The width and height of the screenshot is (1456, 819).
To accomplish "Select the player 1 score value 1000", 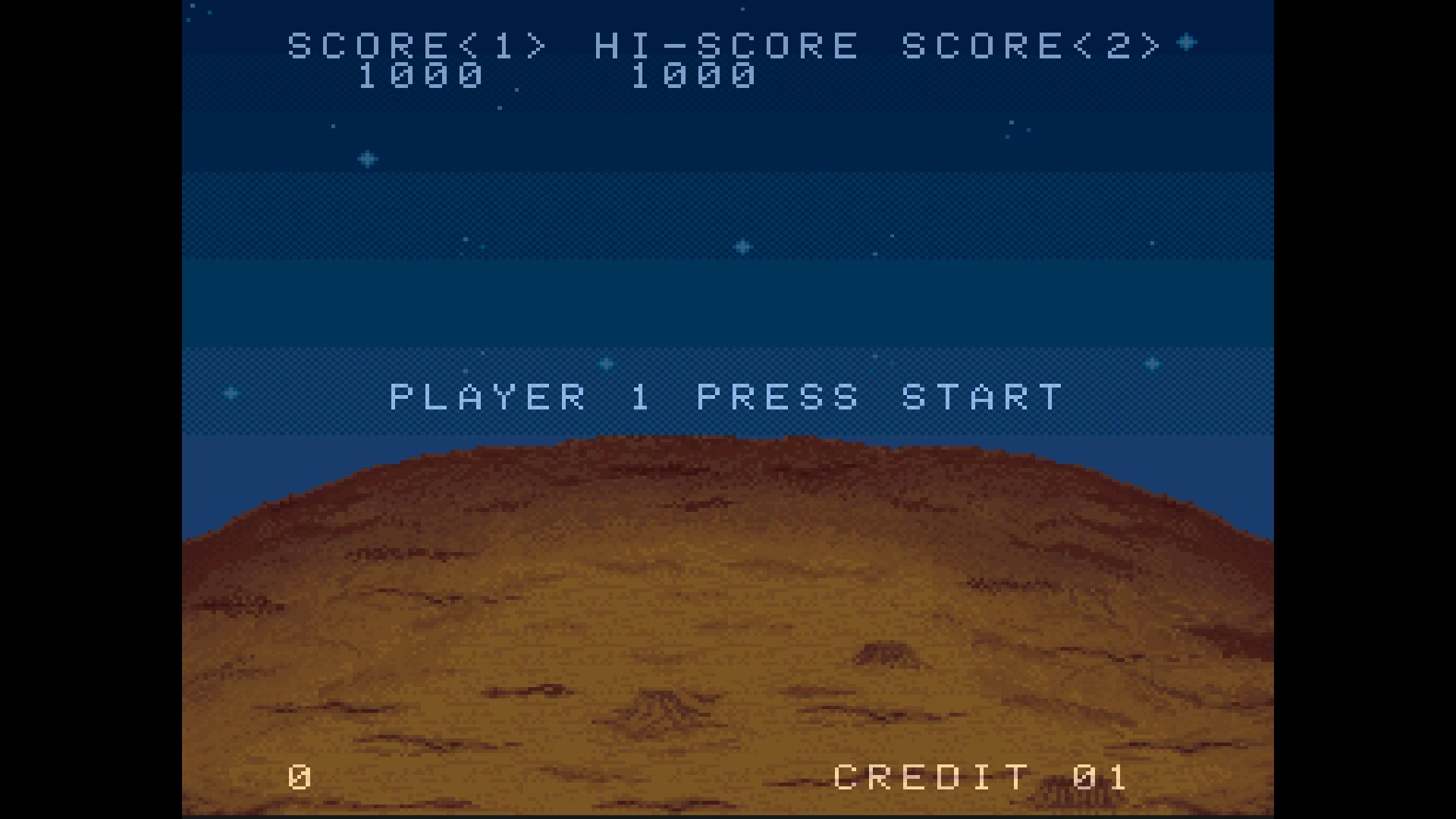I will coord(421,76).
